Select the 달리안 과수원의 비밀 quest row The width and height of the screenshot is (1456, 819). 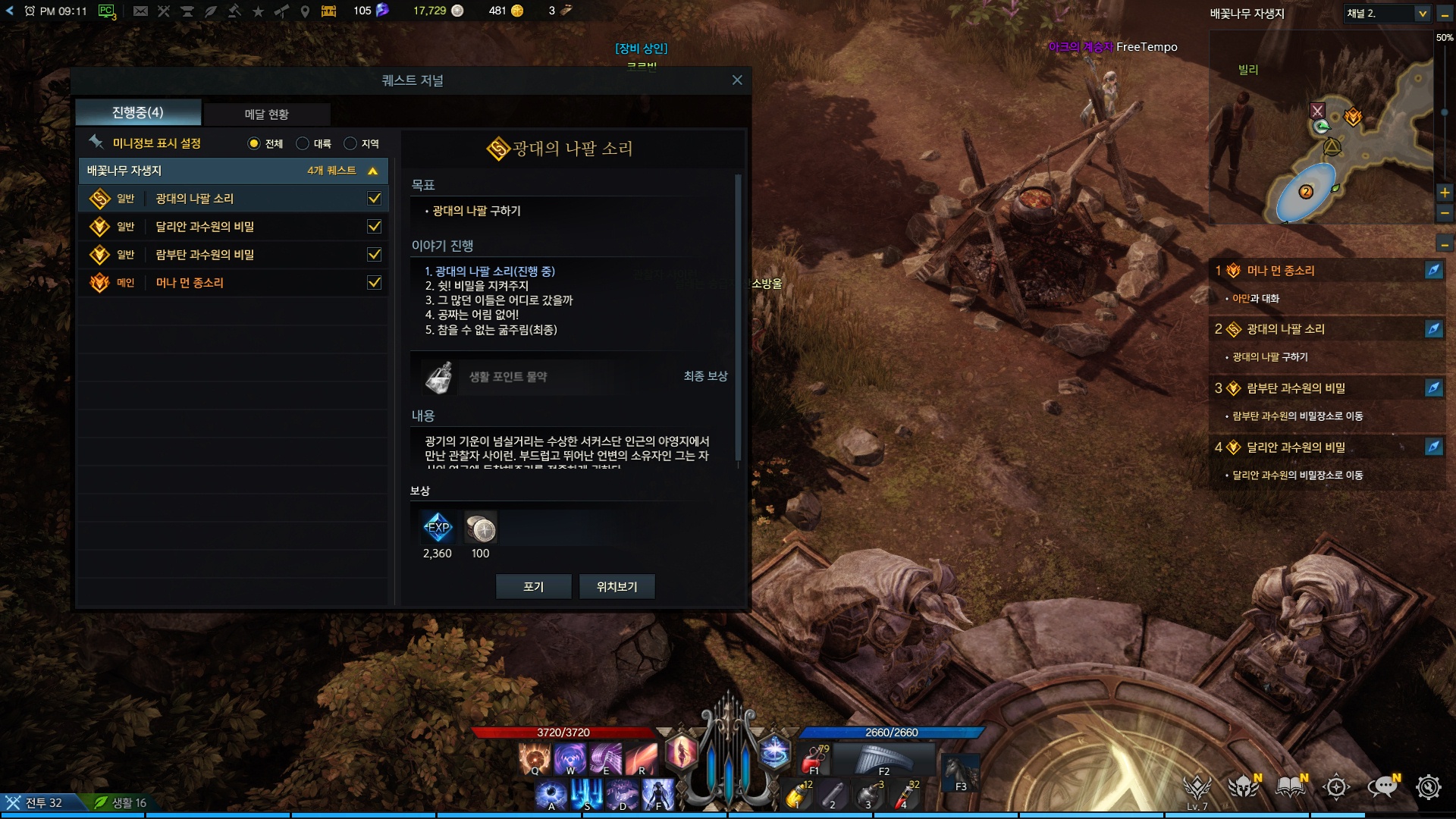[205, 227]
